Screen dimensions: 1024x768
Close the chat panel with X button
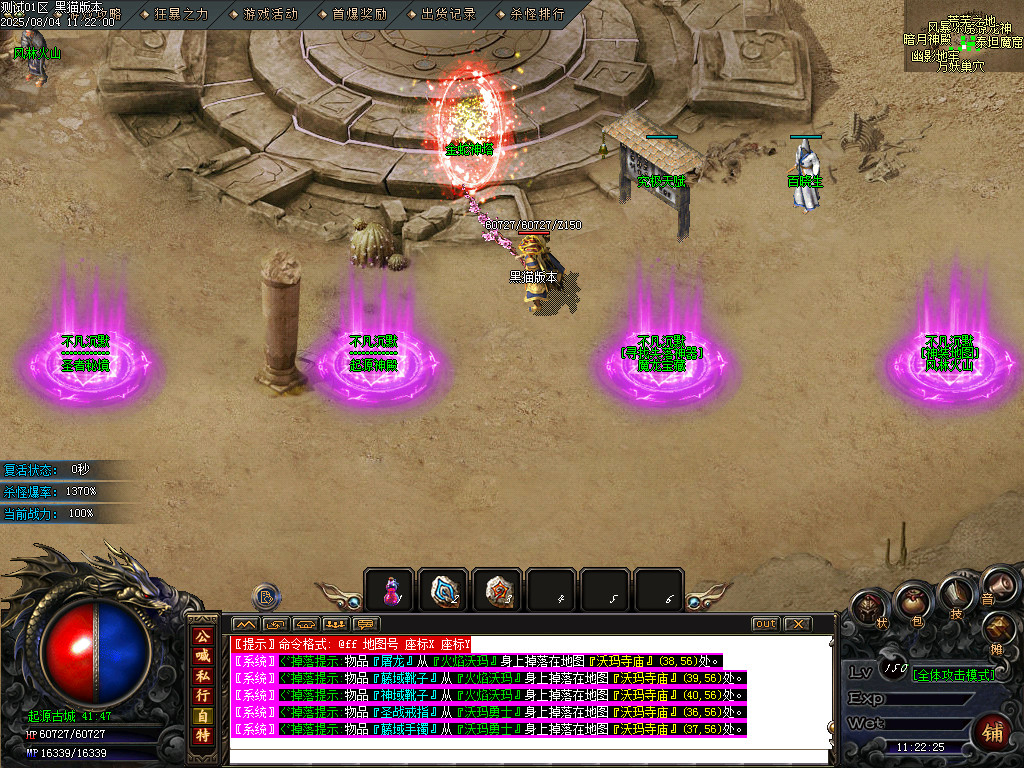coord(796,624)
